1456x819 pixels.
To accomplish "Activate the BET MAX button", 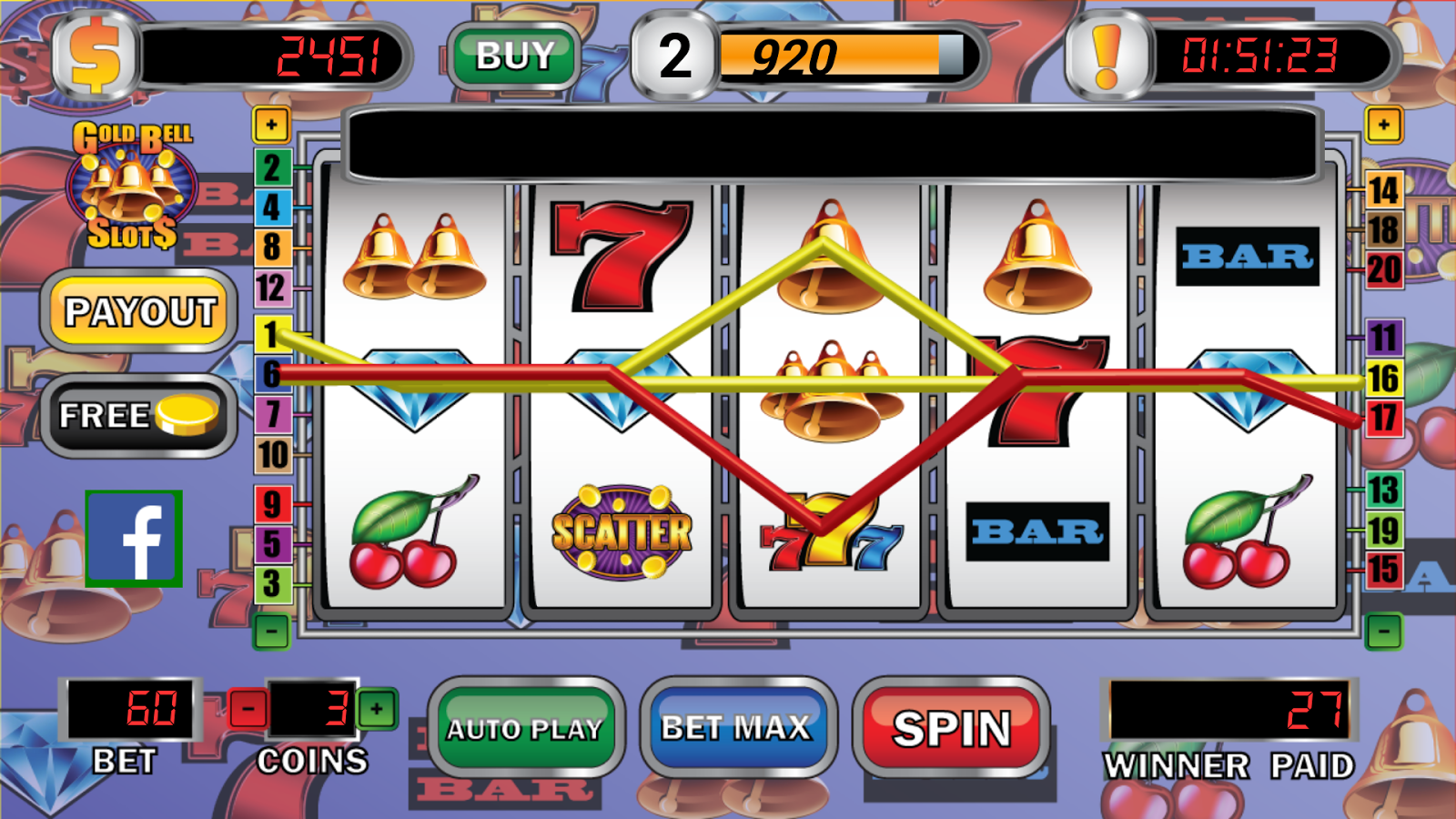I will pyautogui.click(x=736, y=728).
